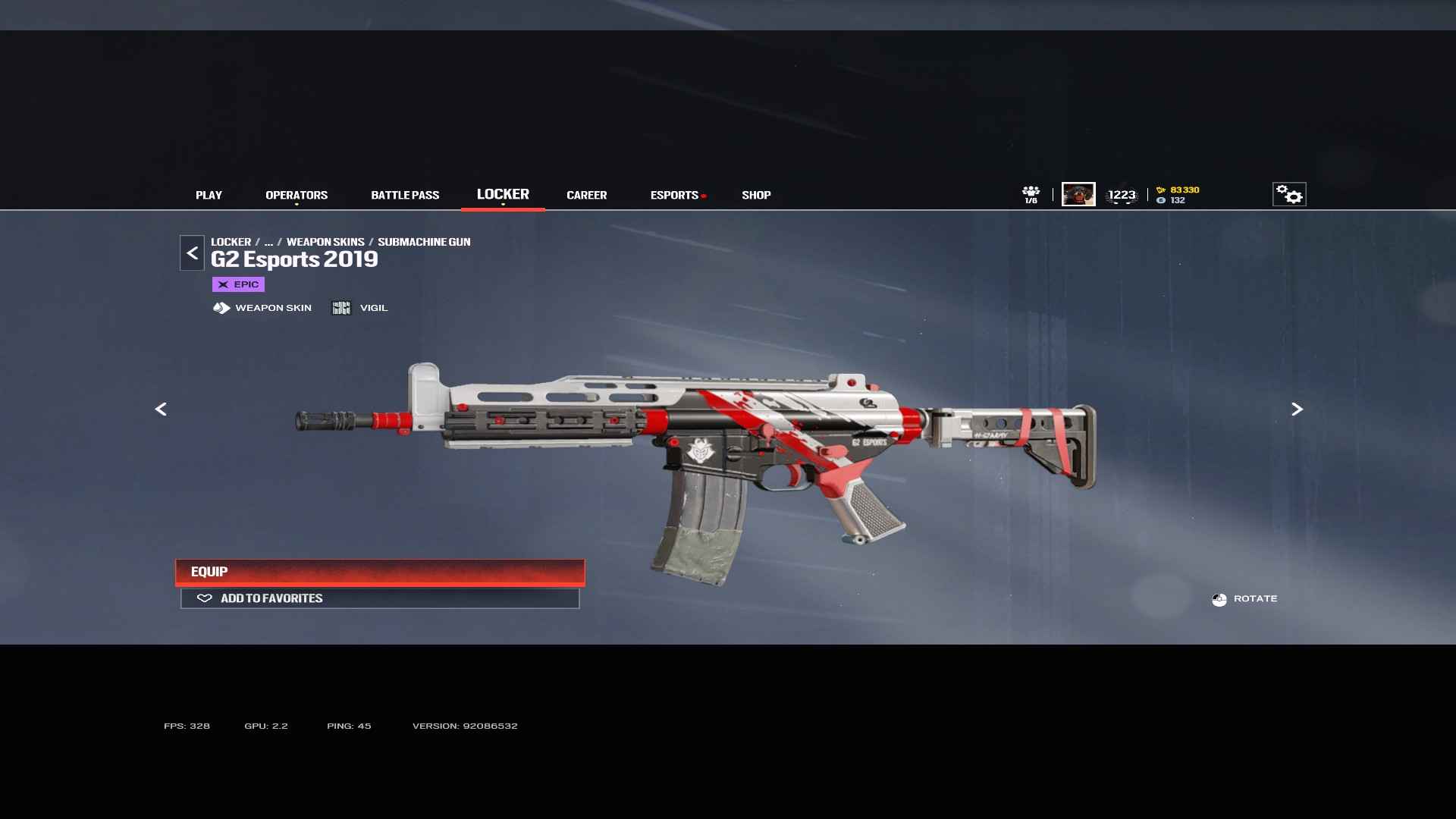Open the Esports tab

[x=674, y=195]
